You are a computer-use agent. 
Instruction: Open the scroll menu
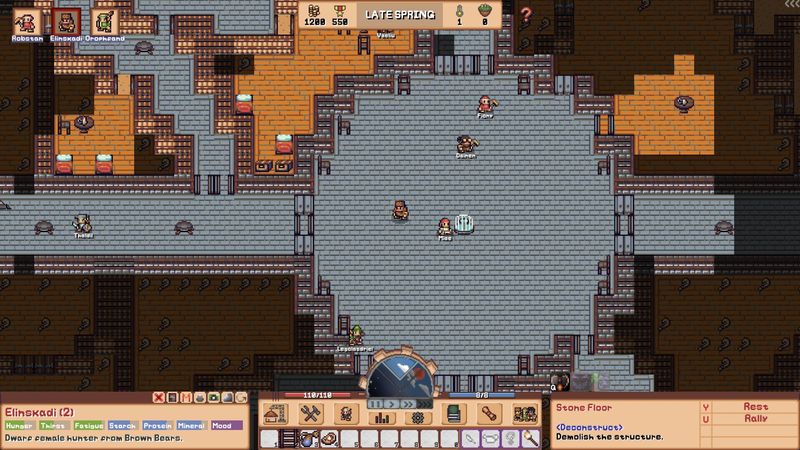tap(489, 415)
